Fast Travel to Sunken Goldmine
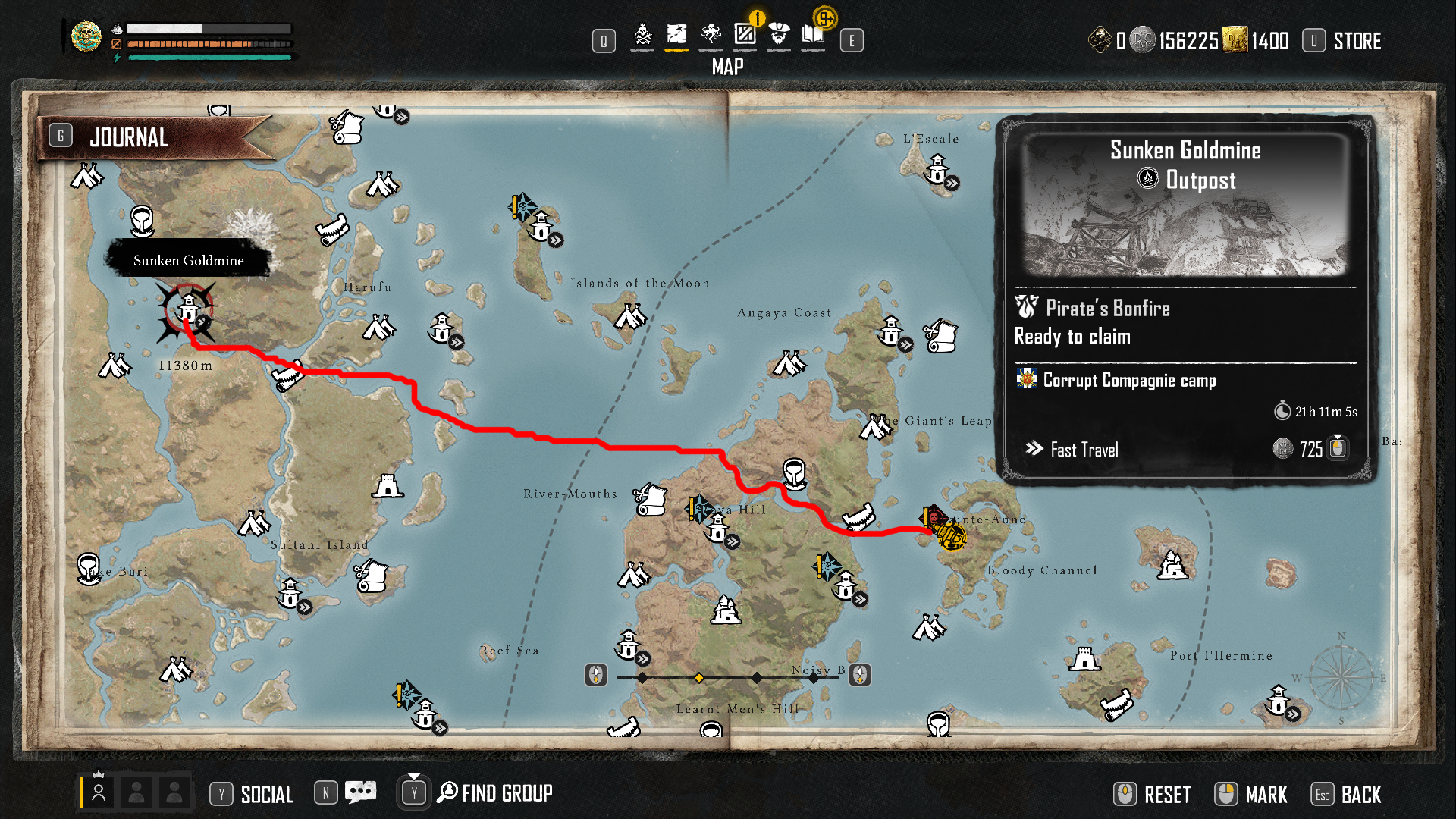Viewport: 1456px width, 819px height. (1084, 450)
